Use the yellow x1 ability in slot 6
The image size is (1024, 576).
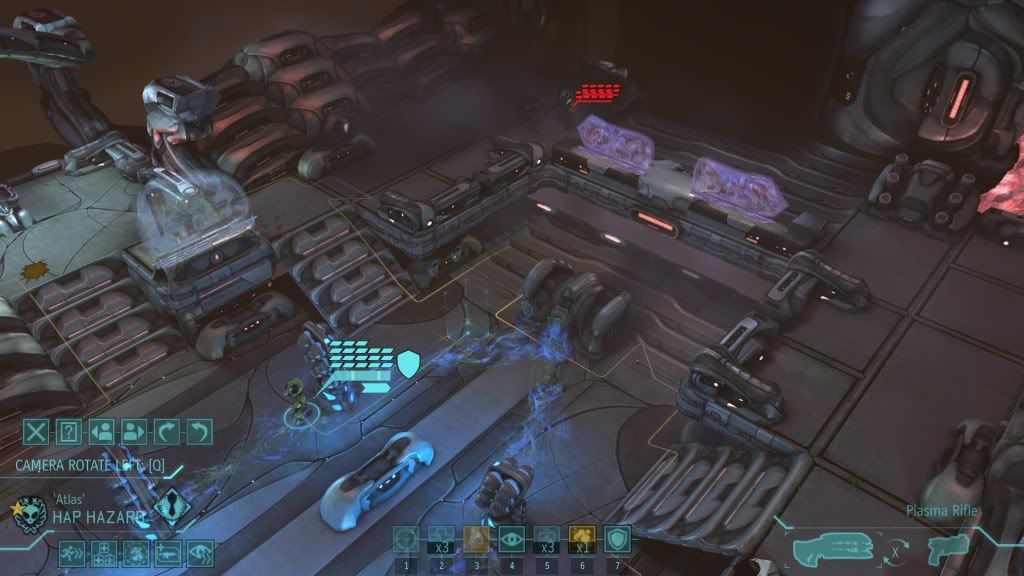(581, 540)
